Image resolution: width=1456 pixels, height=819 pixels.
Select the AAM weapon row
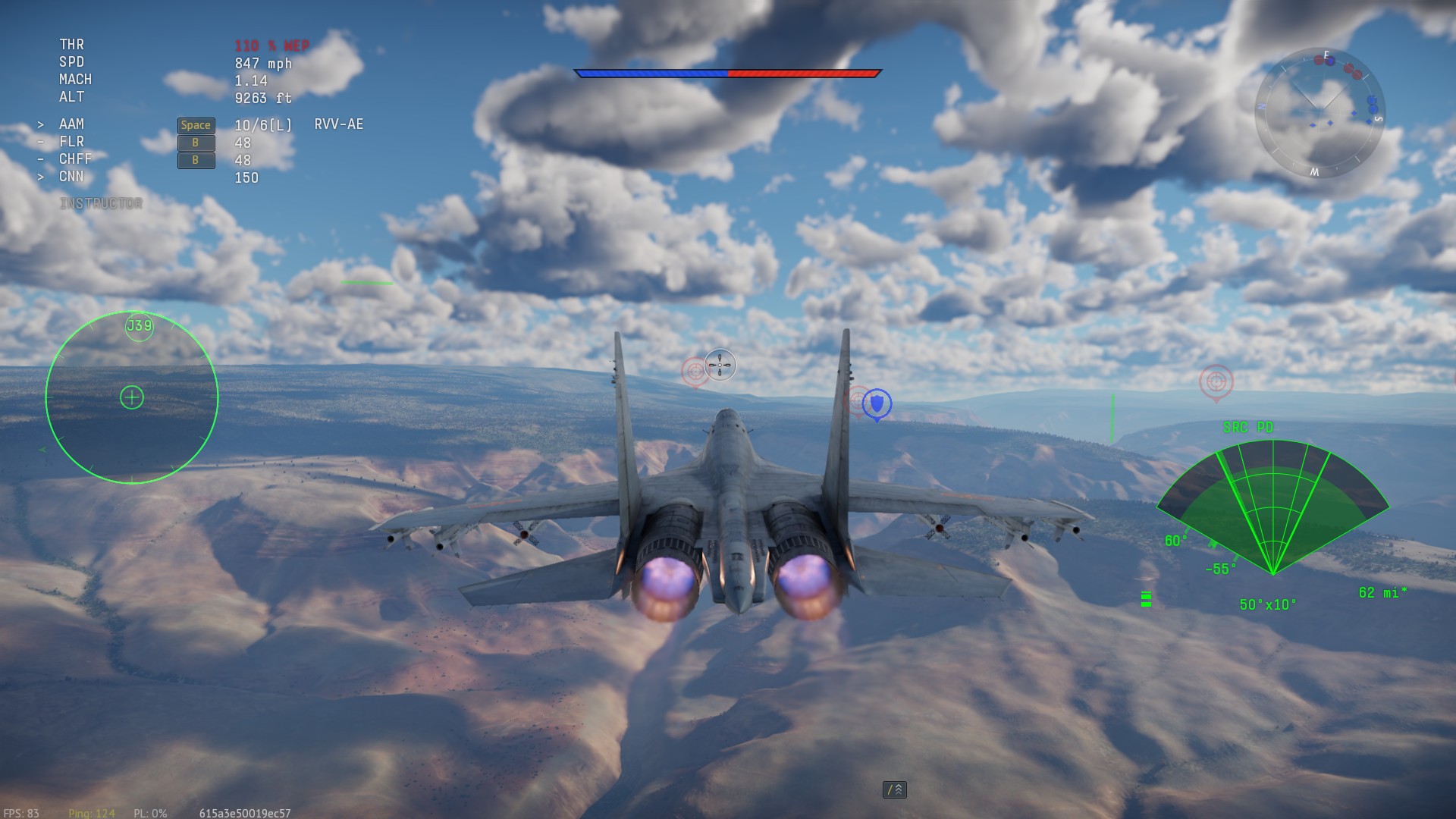coord(72,124)
